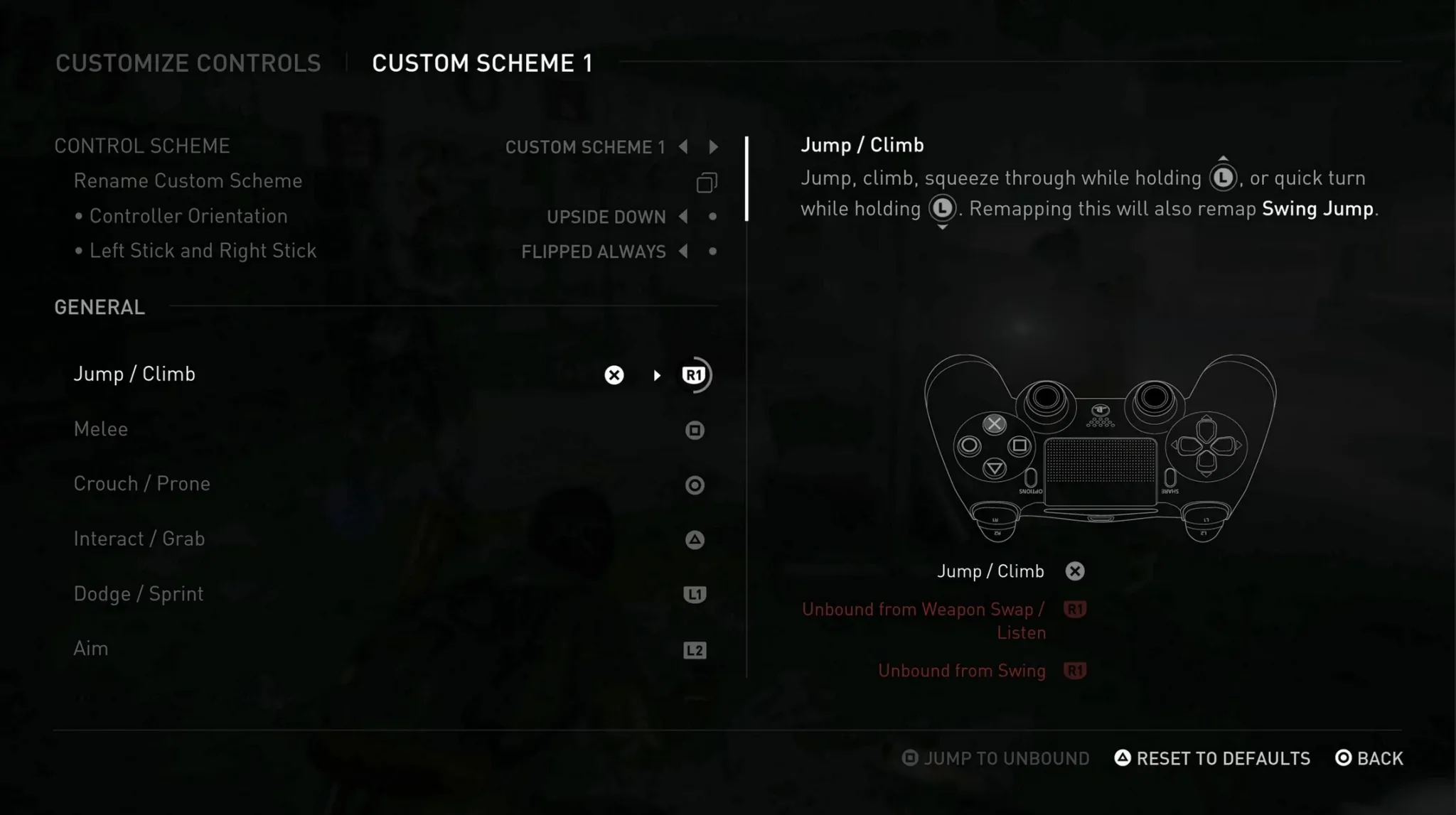The width and height of the screenshot is (1456, 815).
Task: Toggle Left Stick and Right Stick flipping
Action: (682, 251)
